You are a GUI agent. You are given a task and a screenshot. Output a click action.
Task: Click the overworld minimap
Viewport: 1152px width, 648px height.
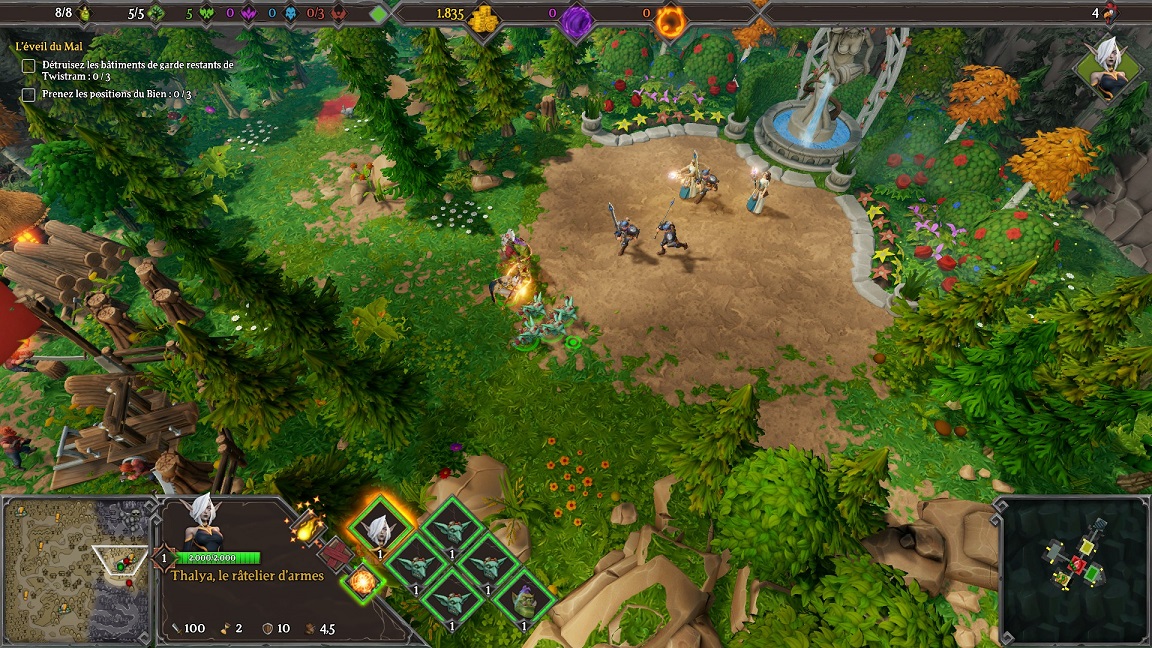[76, 570]
